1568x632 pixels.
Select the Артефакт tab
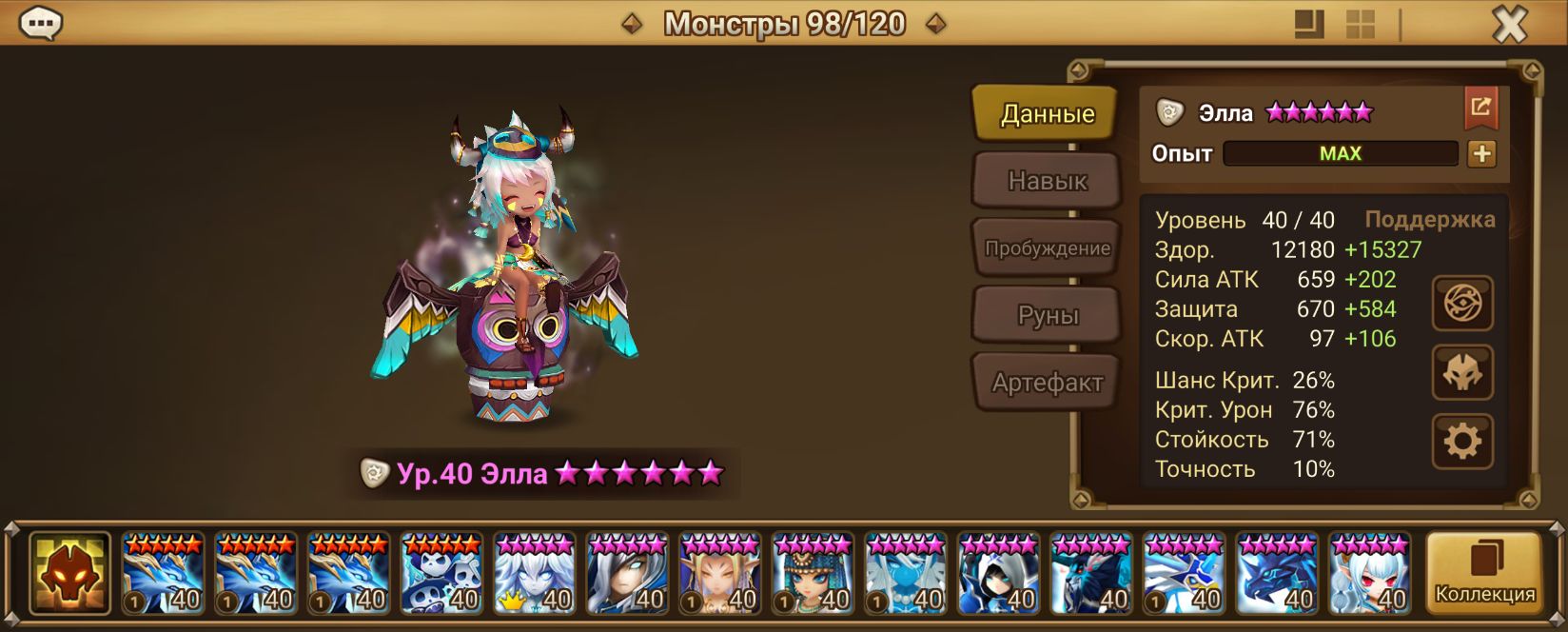tap(1047, 383)
